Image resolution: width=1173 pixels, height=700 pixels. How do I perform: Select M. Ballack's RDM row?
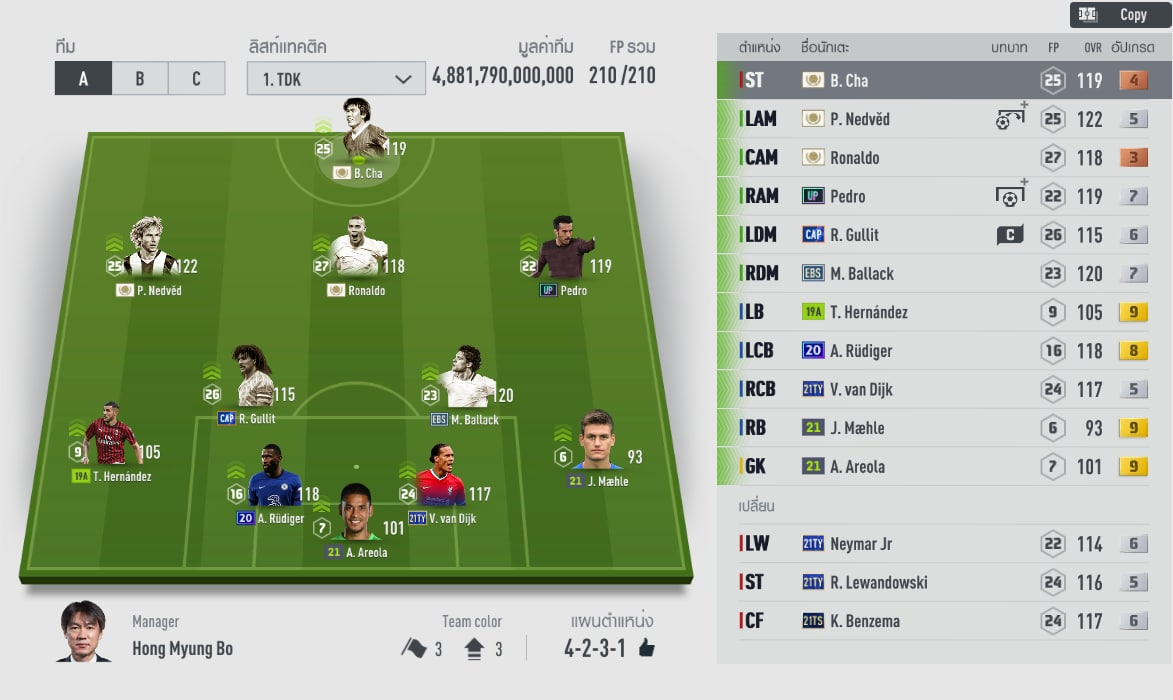940,273
